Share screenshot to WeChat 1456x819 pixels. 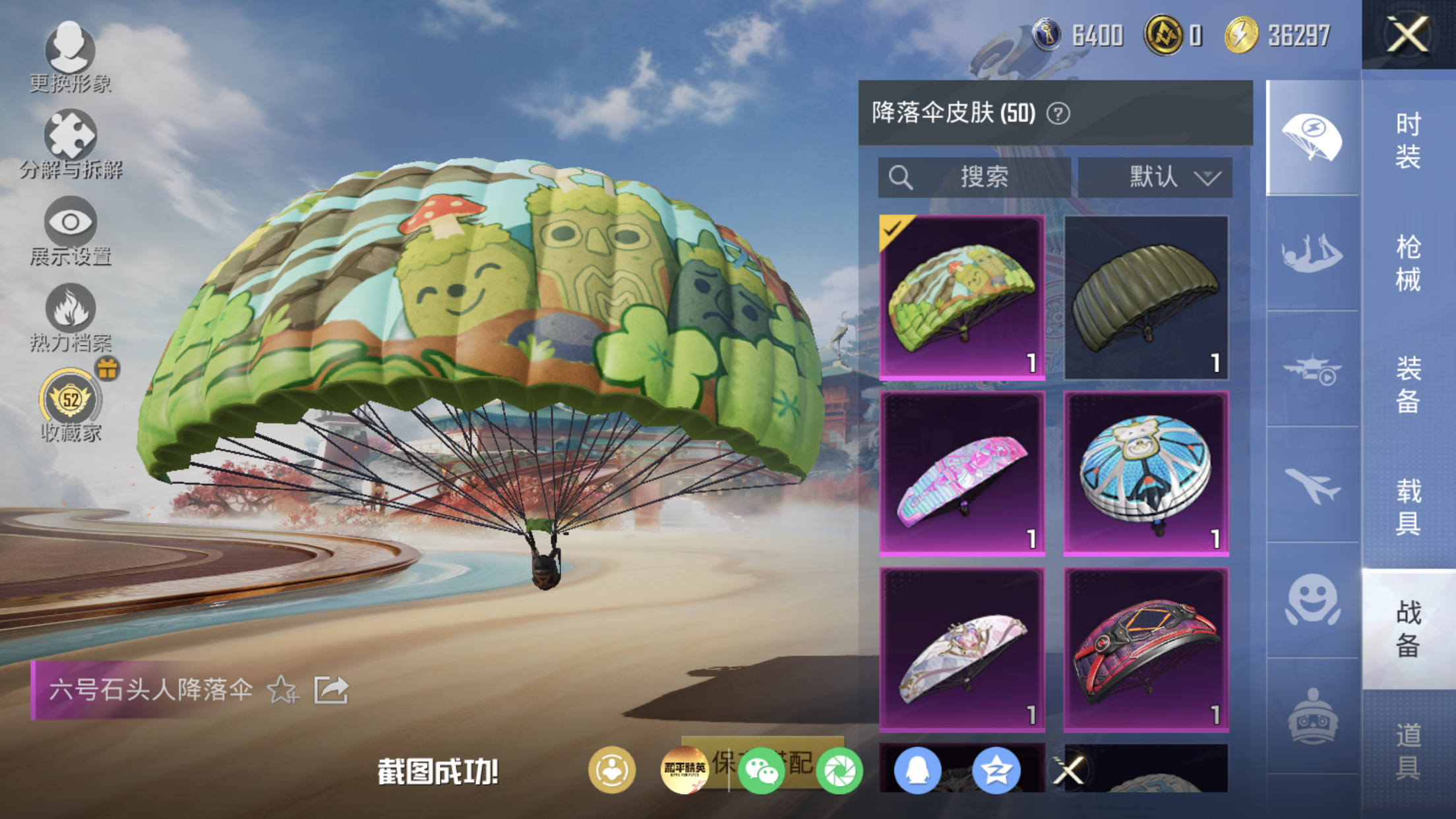[761, 770]
